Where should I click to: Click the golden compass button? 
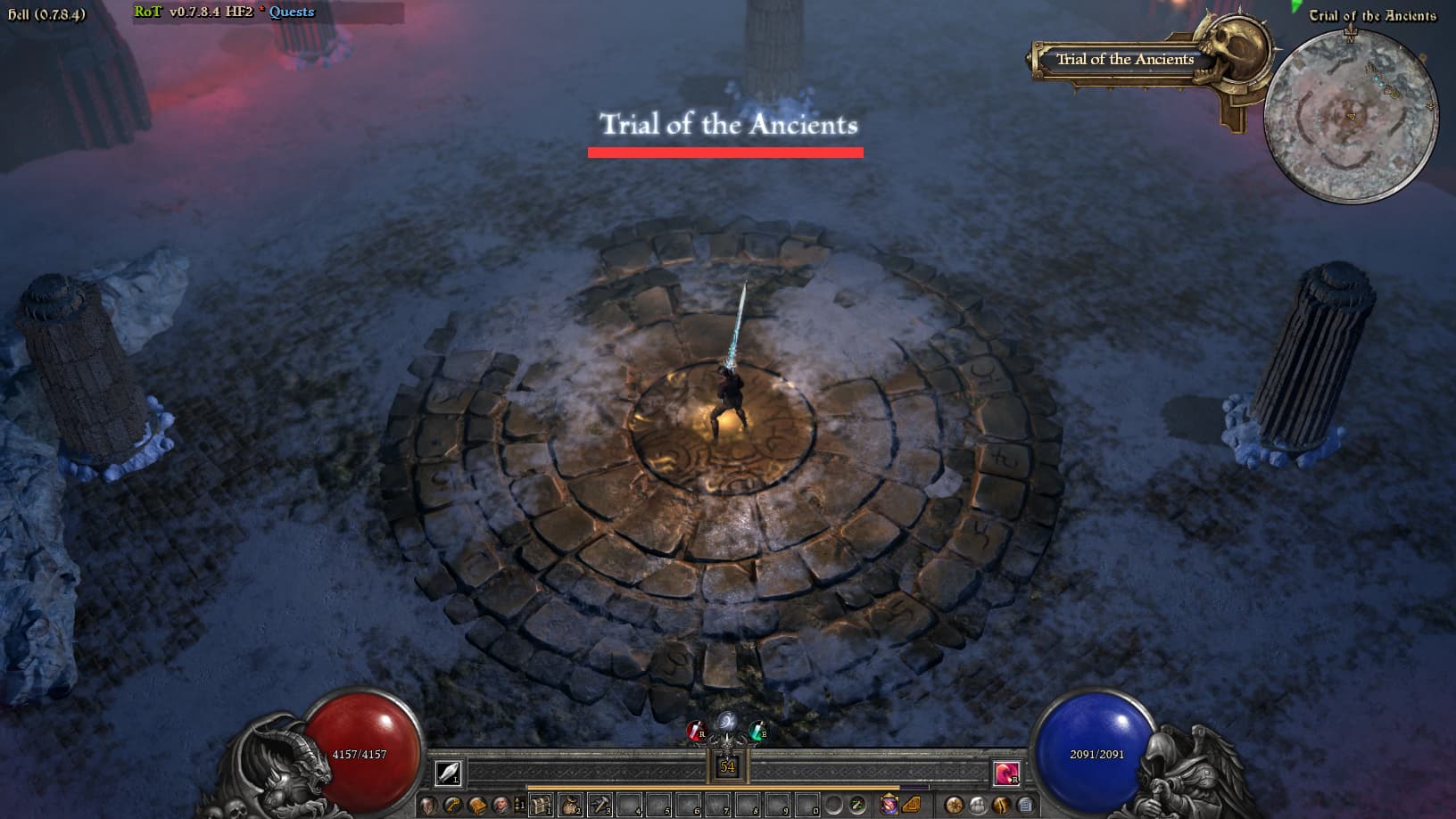(954, 806)
